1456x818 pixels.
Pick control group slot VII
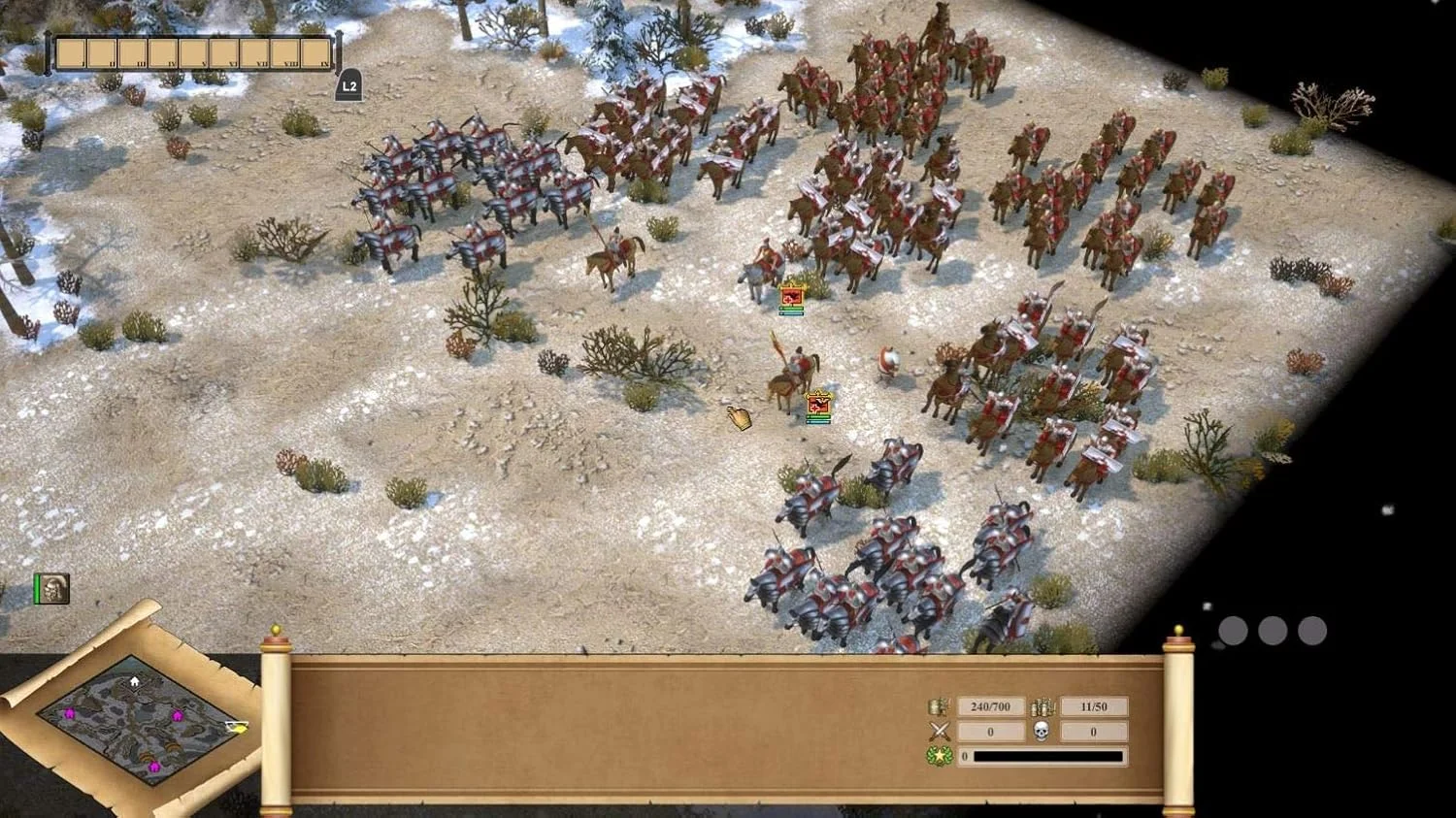(x=254, y=53)
